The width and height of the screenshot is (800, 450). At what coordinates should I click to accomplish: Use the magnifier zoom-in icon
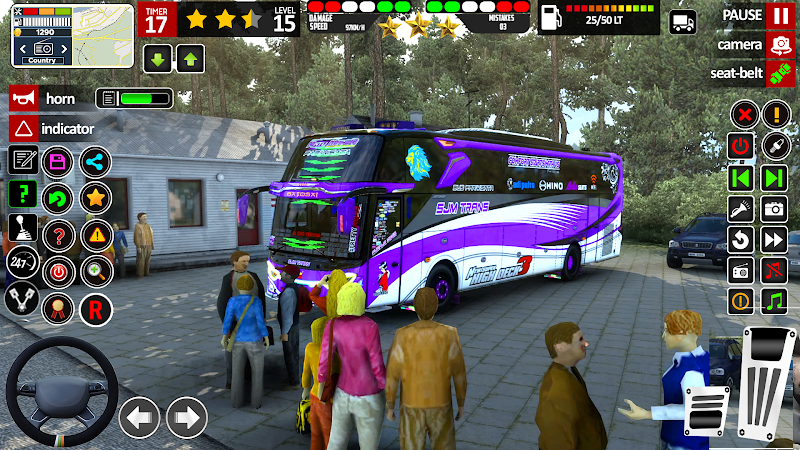point(96,270)
